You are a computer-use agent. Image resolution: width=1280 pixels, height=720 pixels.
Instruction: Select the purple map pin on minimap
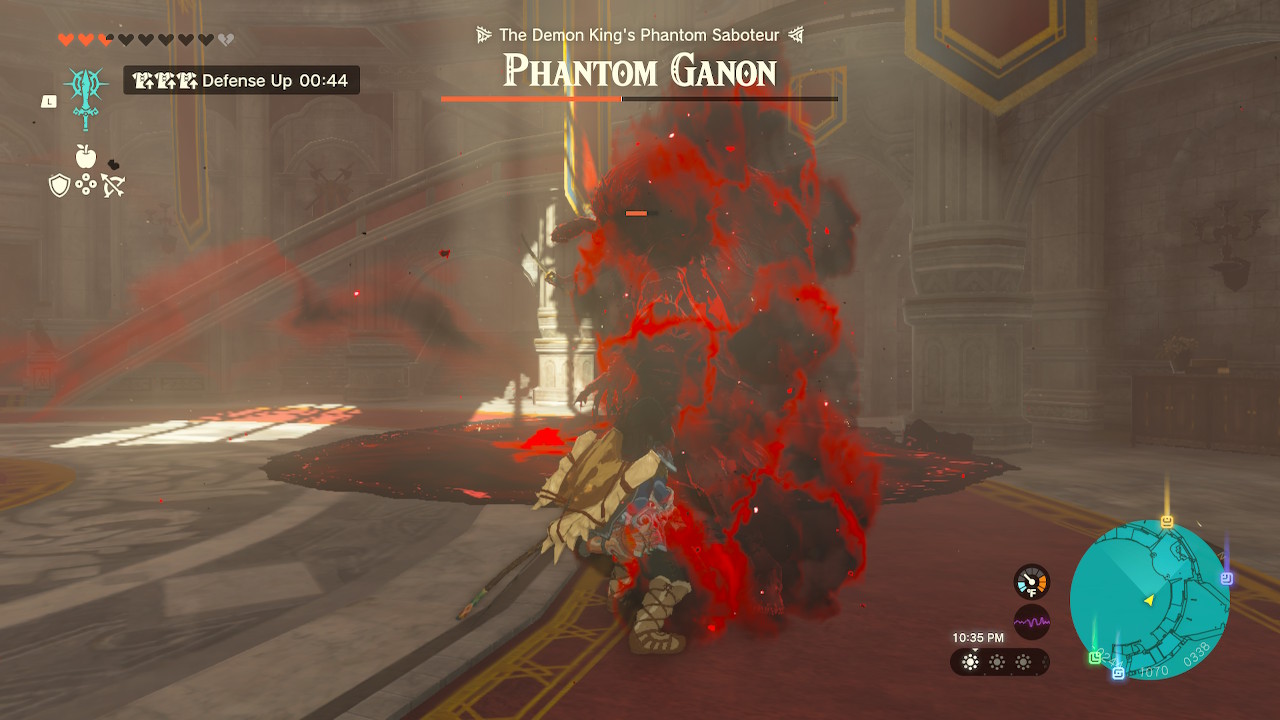pyautogui.click(x=1227, y=578)
